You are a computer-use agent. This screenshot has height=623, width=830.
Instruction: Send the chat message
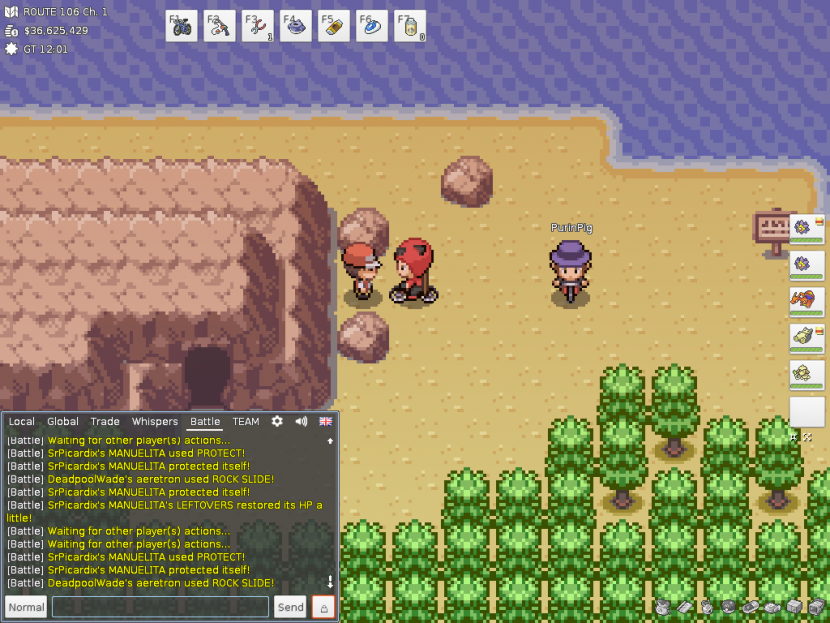point(290,607)
